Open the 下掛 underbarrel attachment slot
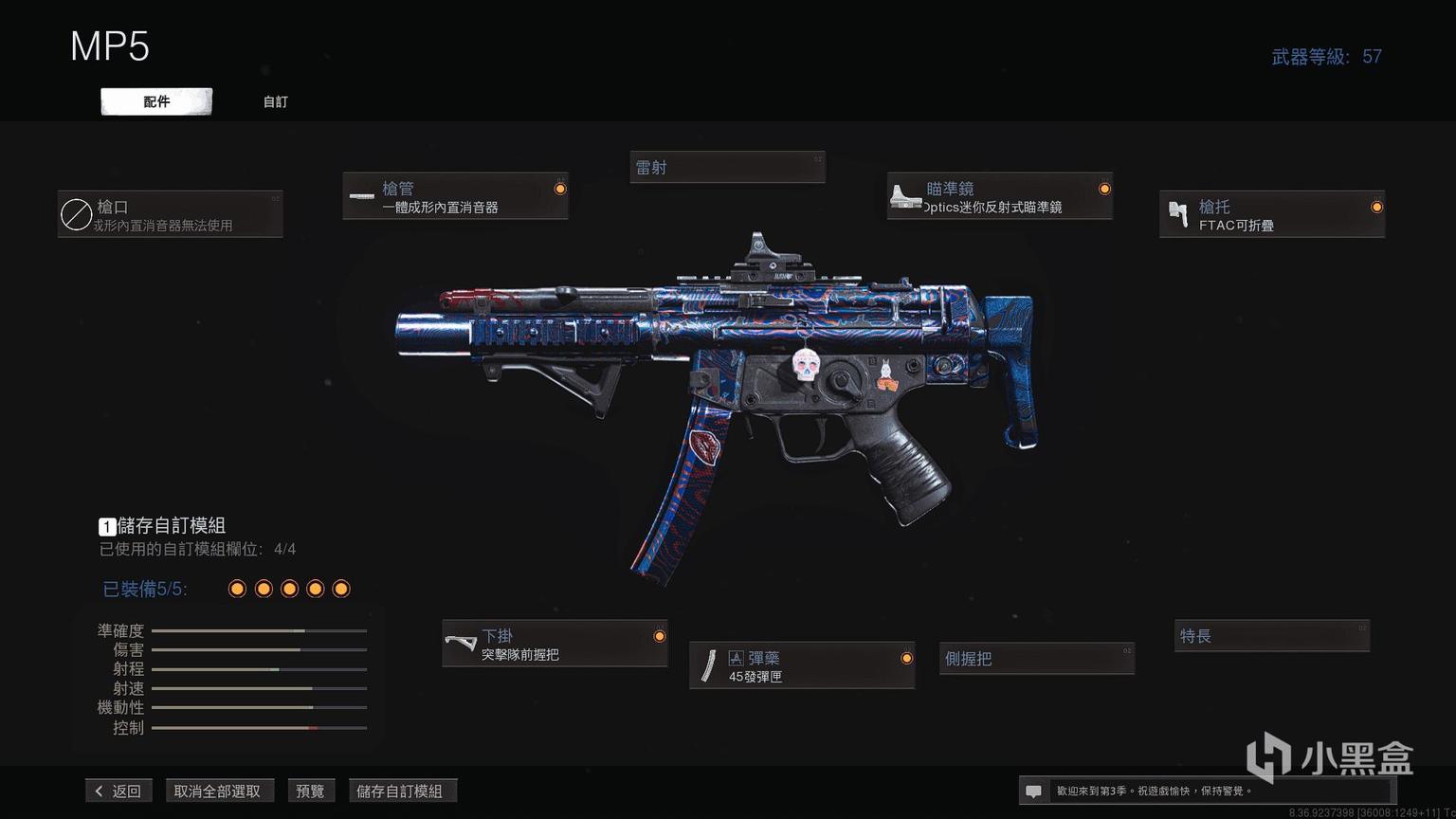Image resolution: width=1456 pixels, height=819 pixels. tap(555, 644)
